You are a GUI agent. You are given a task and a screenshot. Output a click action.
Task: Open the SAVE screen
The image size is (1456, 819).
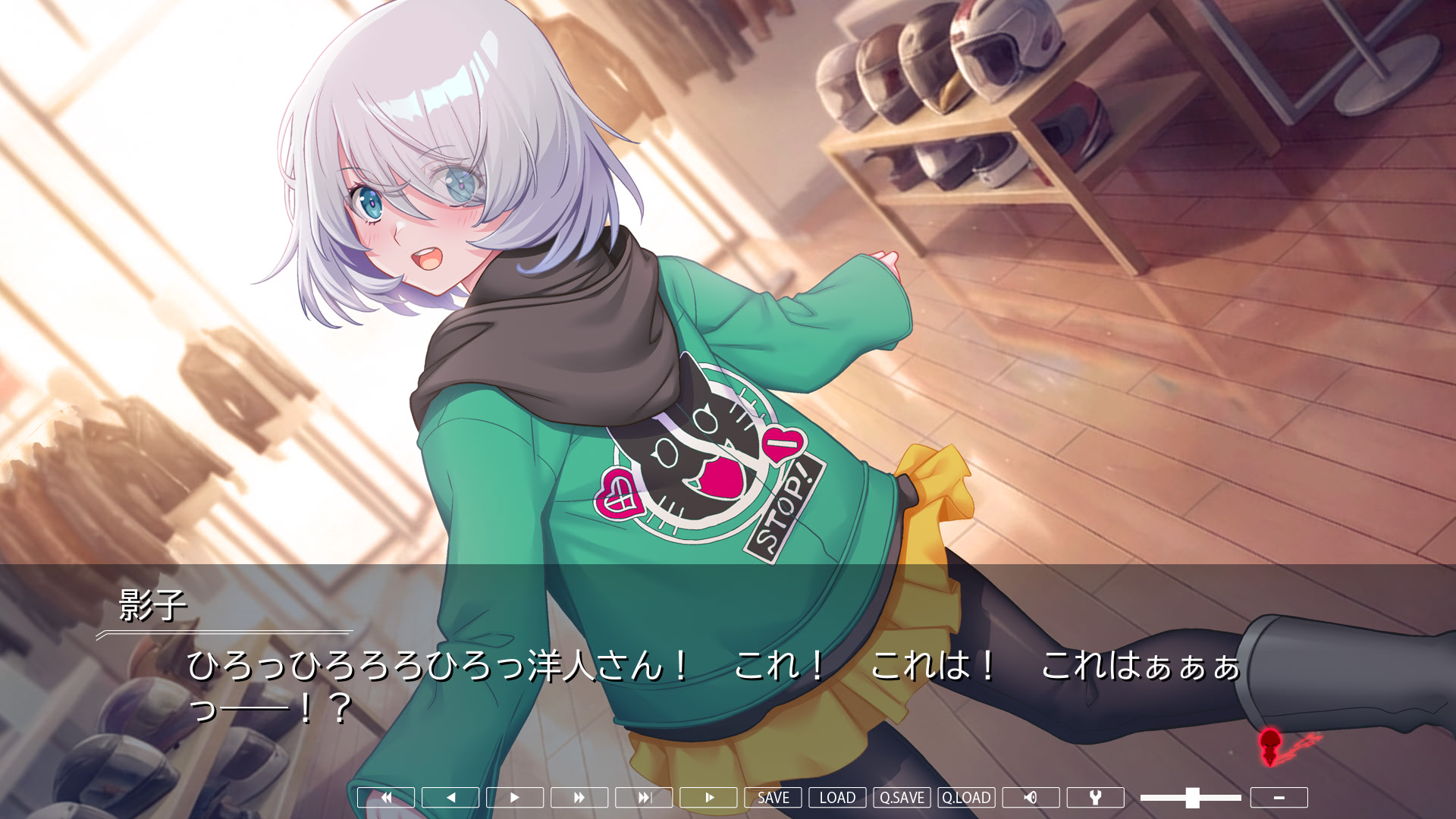[773, 797]
